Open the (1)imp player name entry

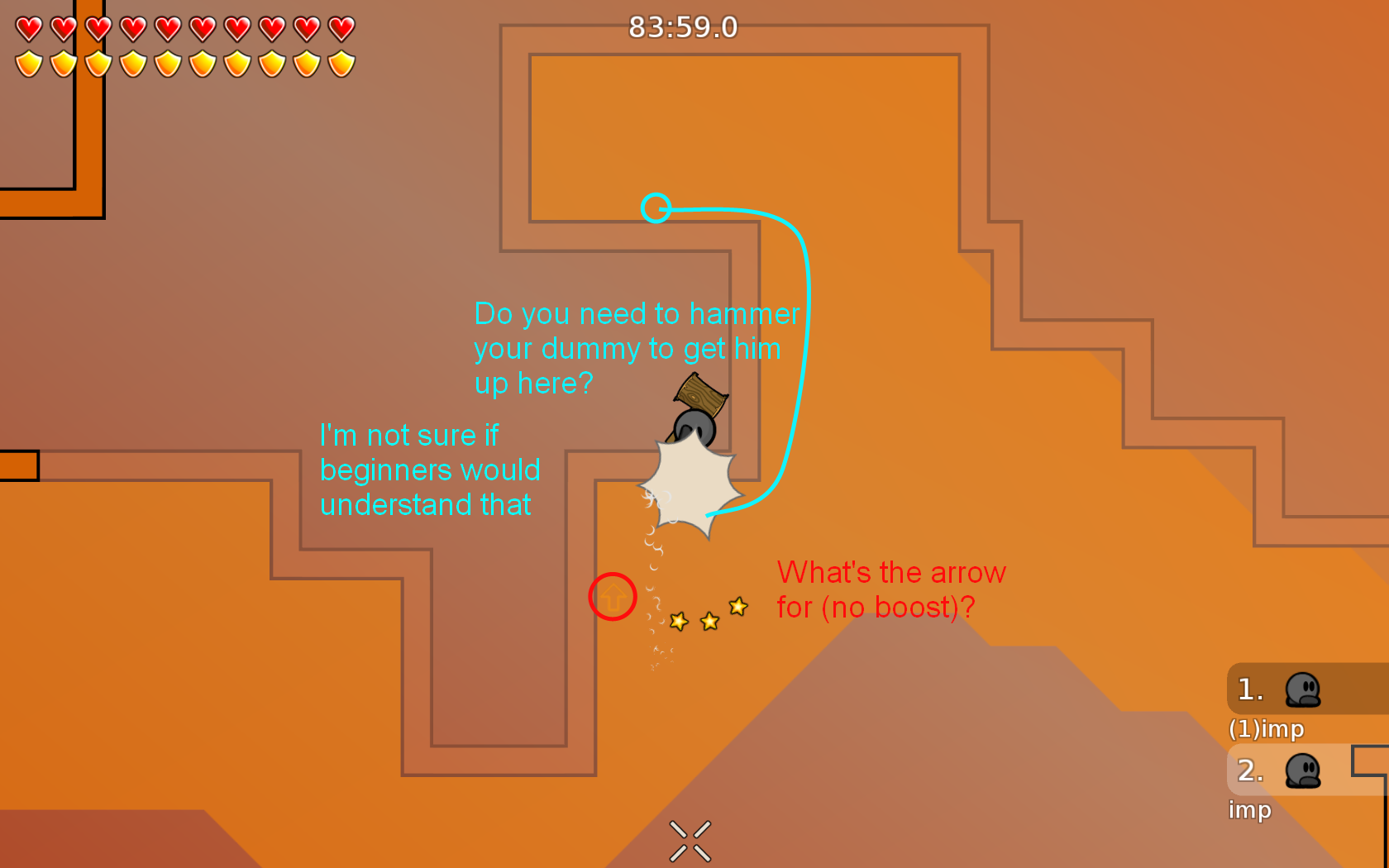1267,730
